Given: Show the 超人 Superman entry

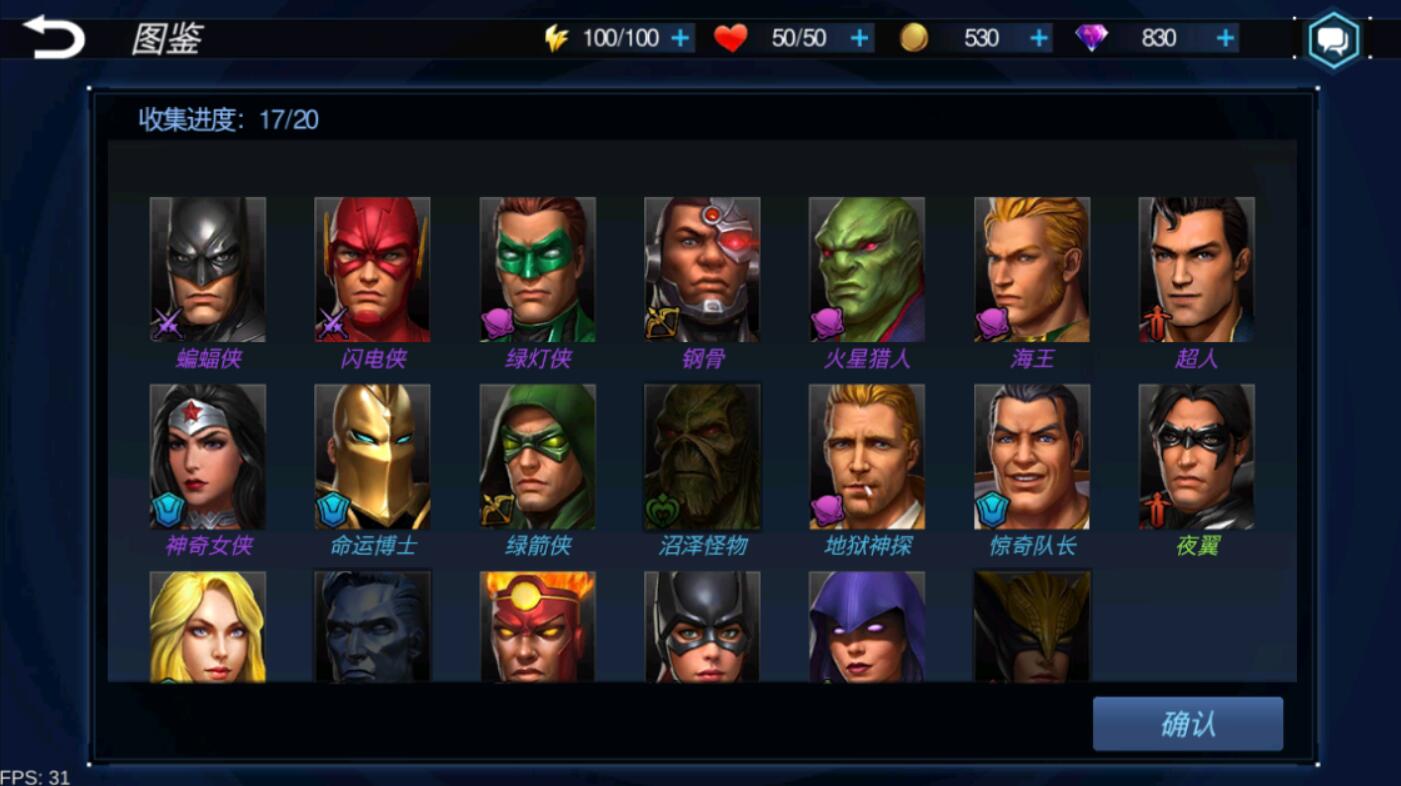Looking at the screenshot, I should [1196, 269].
